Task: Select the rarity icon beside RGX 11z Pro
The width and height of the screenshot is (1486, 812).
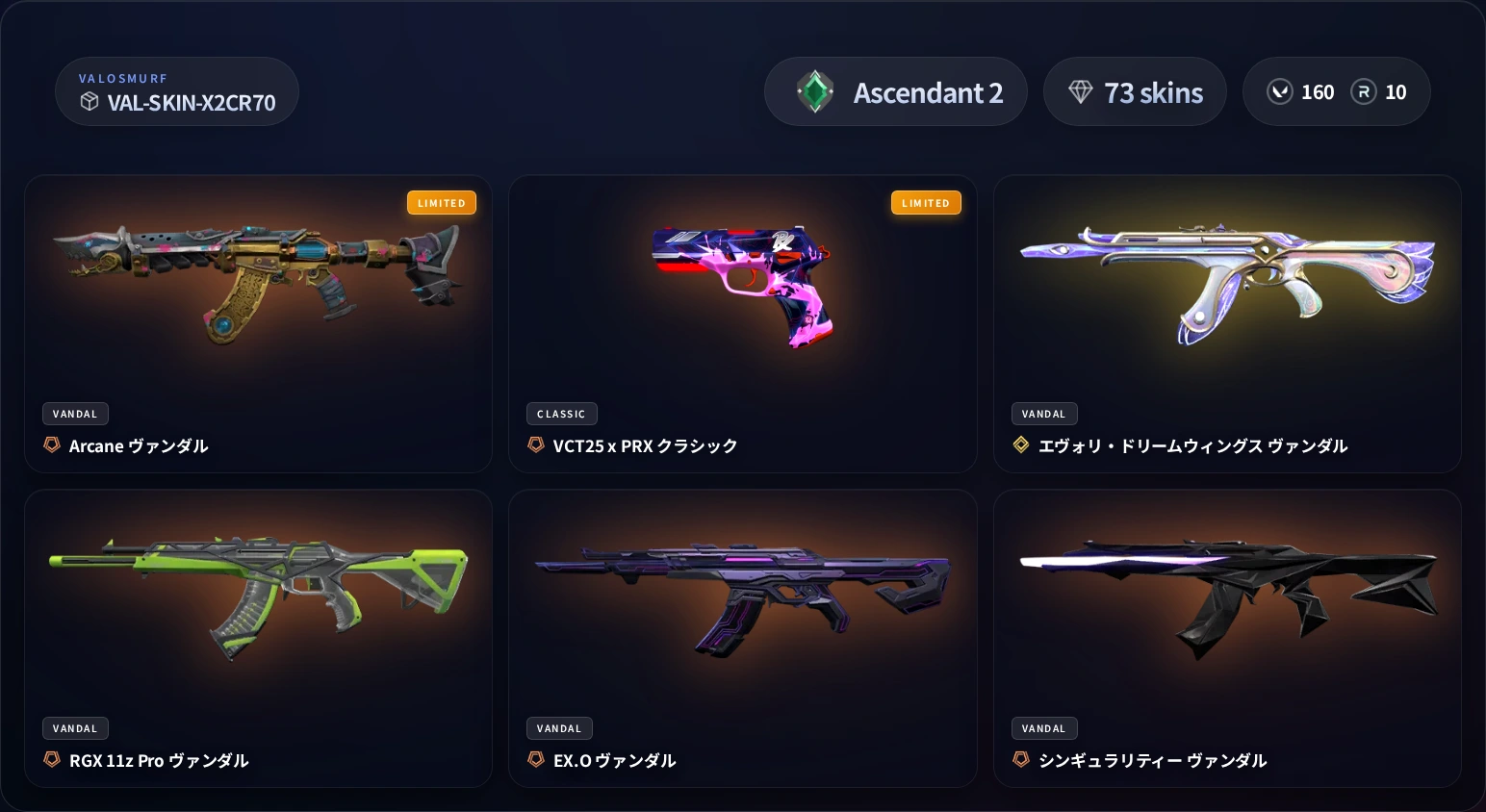Action: pyautogui.click(x=51, y=760)
